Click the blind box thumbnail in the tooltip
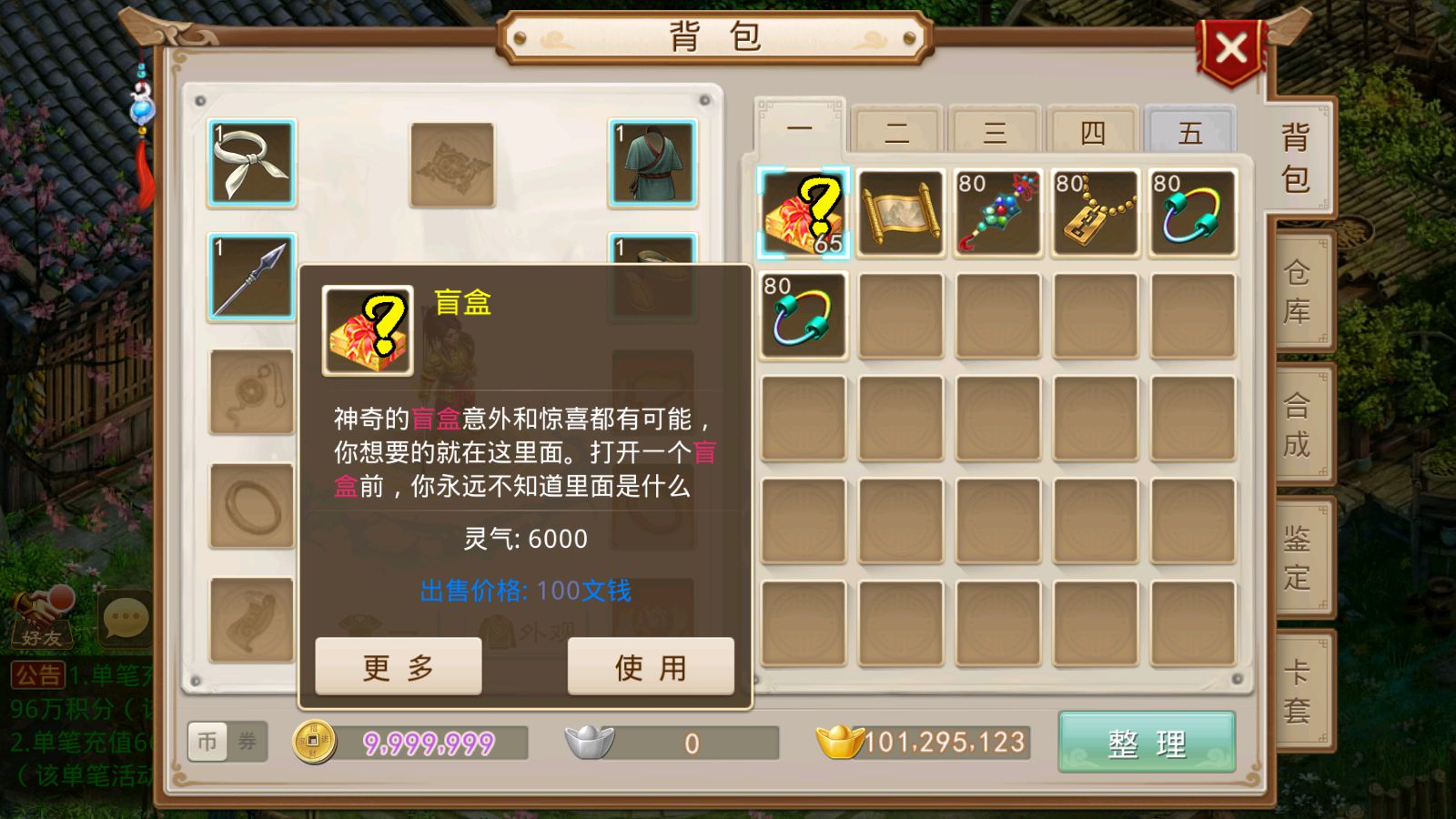1456x819 pixels. pyautogui.click(x=368, y=329)
